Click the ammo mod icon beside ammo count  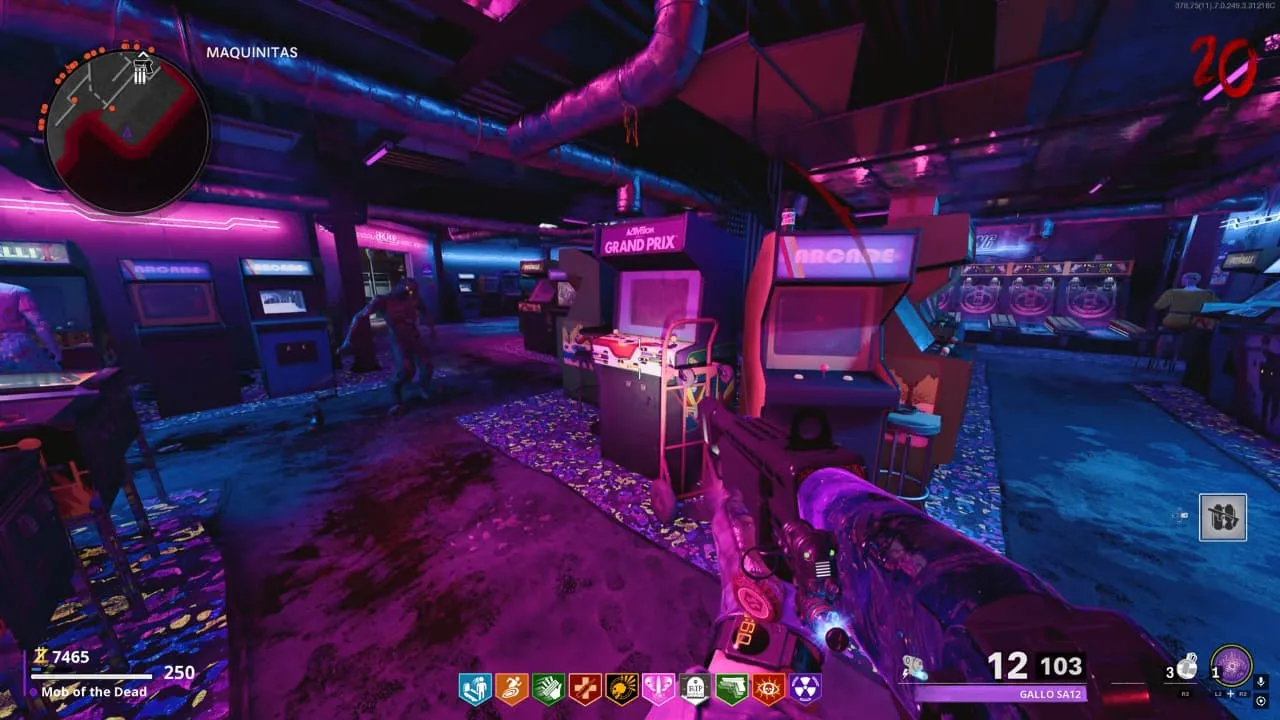click(x=913, y=667)
